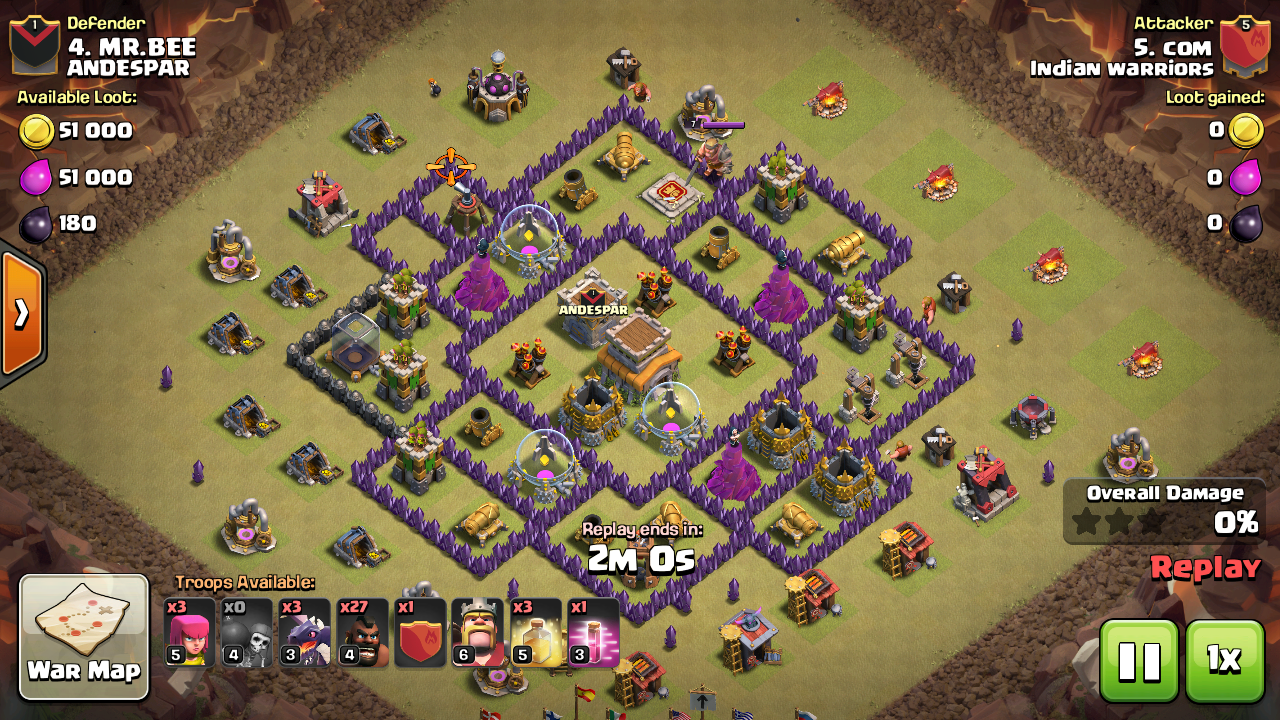The width and height of the screenshot is (1280, 720).
Task: Click the ANDESPAR name tag above the Town Hall
Action: pos(595,309)
